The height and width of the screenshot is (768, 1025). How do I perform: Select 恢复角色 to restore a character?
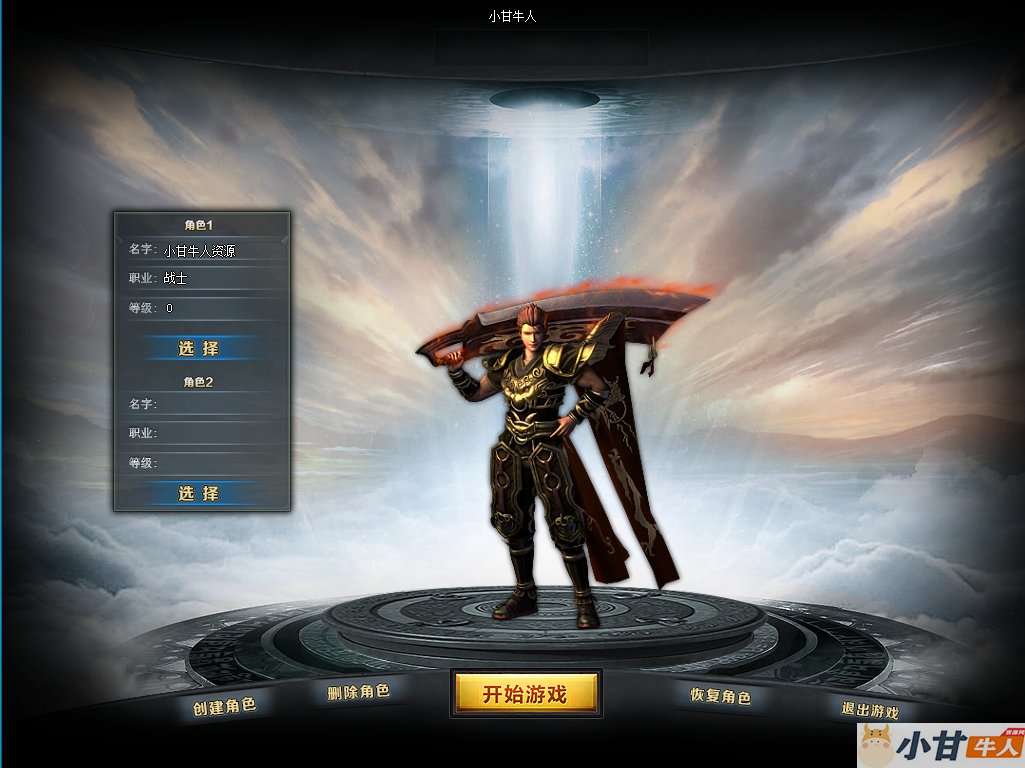[720, 696]
